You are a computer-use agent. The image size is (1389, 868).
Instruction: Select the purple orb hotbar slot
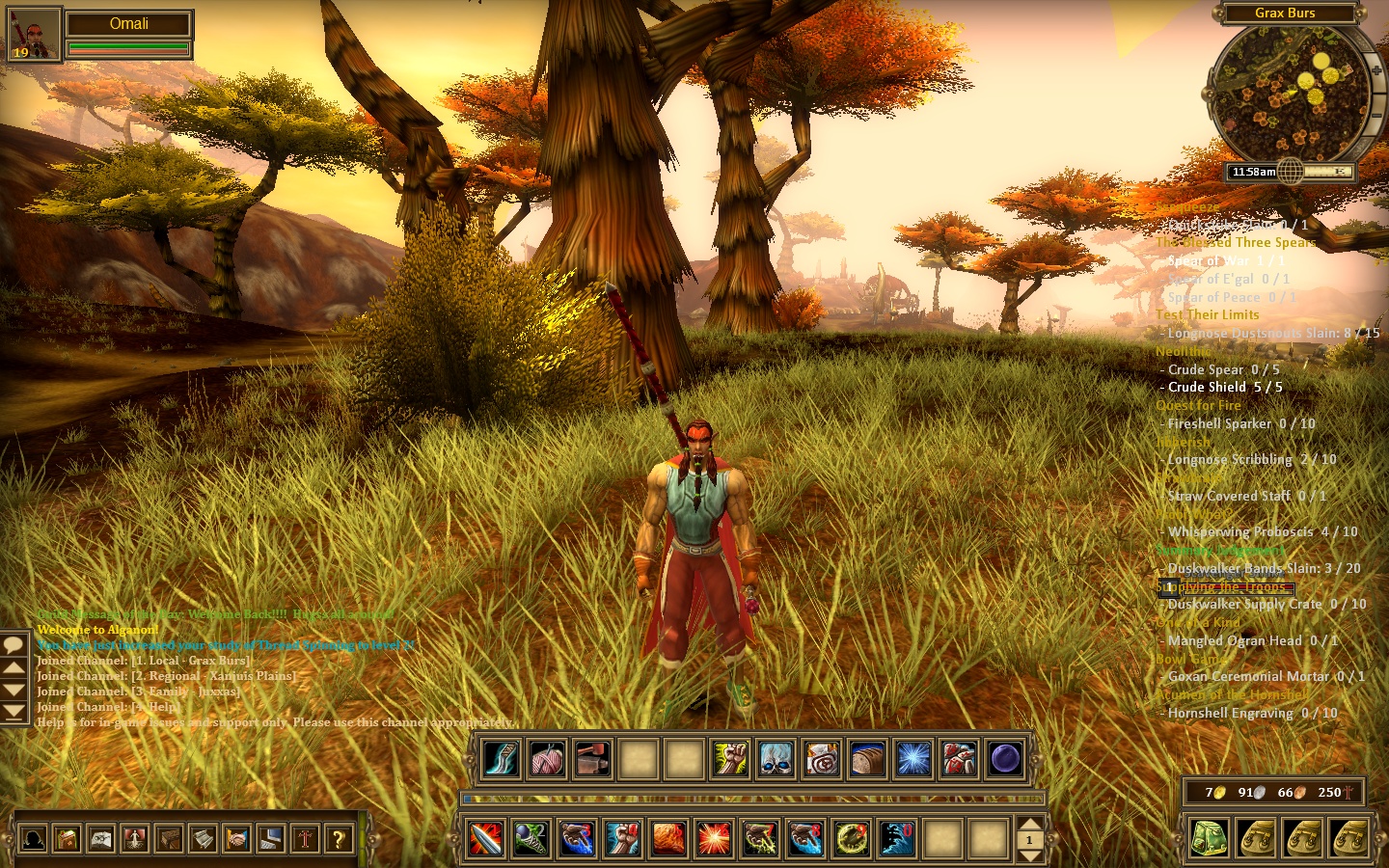pyautogui.click(x=1005, y=760)
